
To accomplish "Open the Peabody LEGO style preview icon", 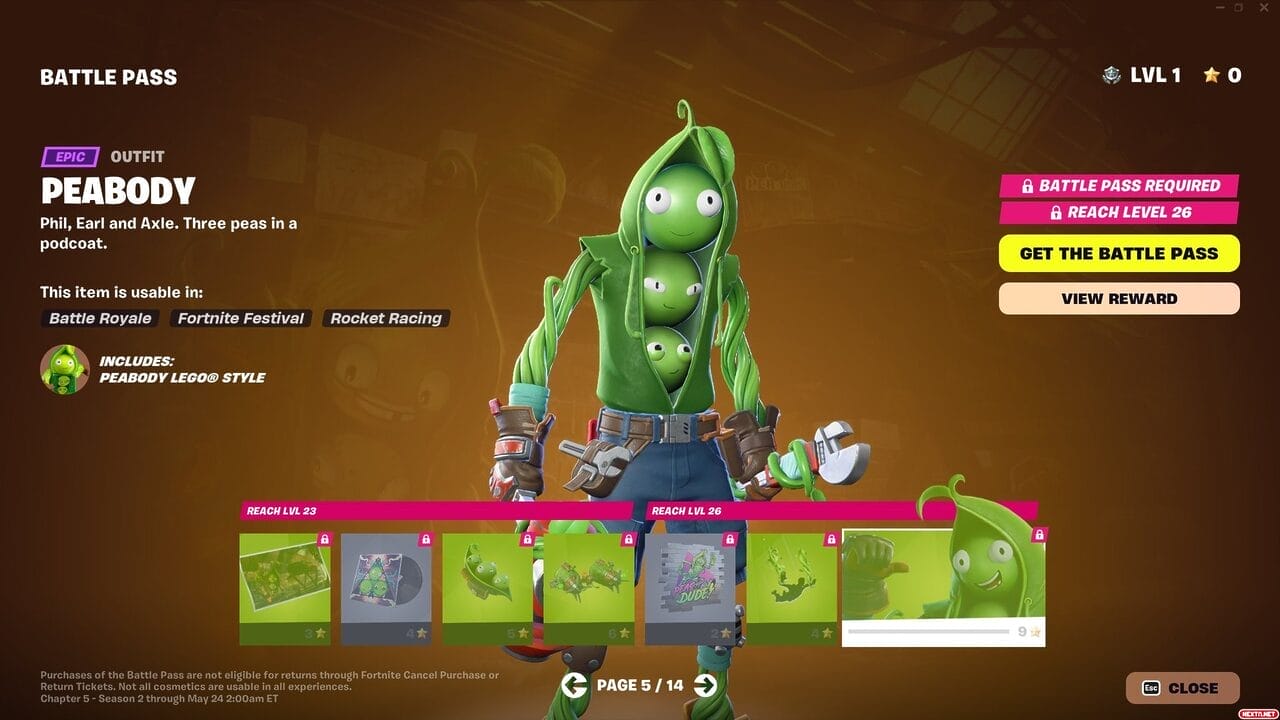I will [64, 369].
